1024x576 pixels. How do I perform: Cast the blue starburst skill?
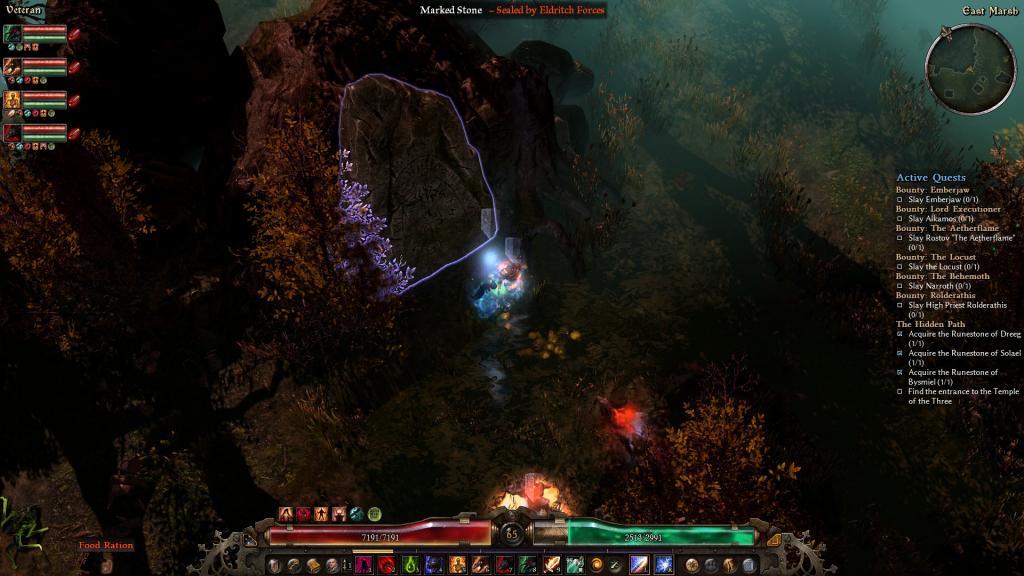663,565
